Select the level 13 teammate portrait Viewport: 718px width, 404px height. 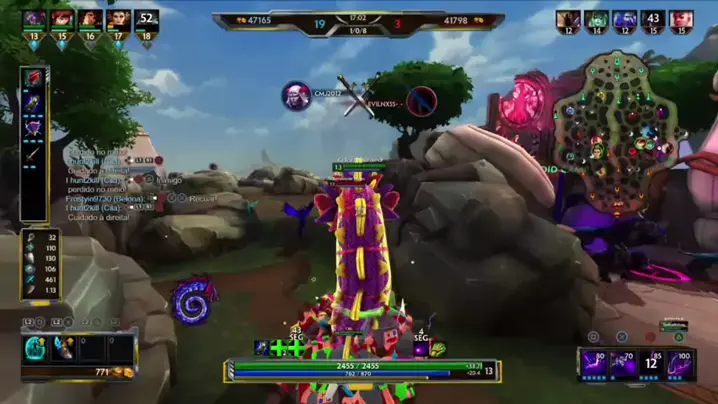[x=34, y=19]
